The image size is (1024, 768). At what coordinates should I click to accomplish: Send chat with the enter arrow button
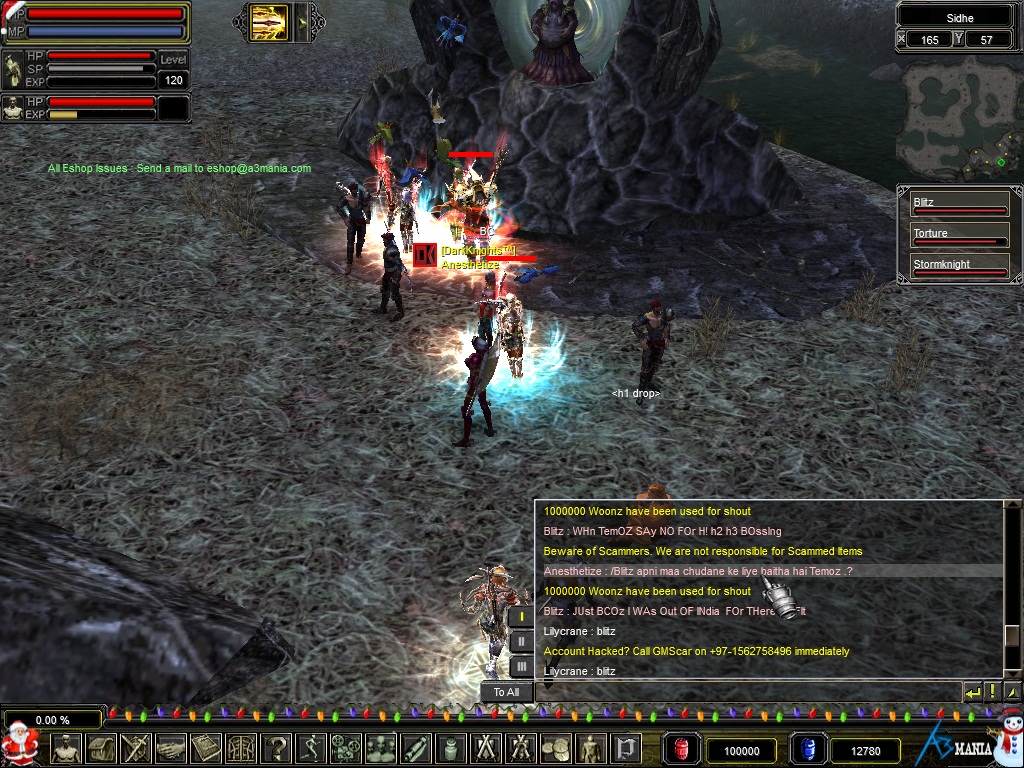[972, 691]
